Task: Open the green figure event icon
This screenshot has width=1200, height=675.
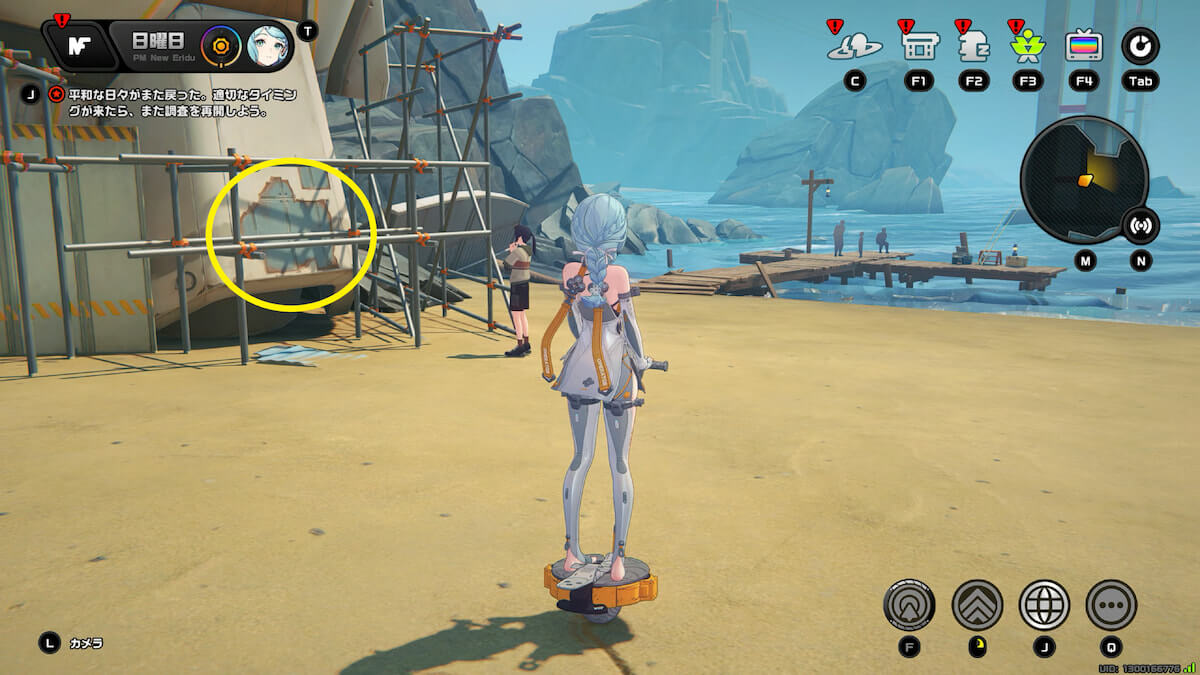Action: tap(1028, 46)
